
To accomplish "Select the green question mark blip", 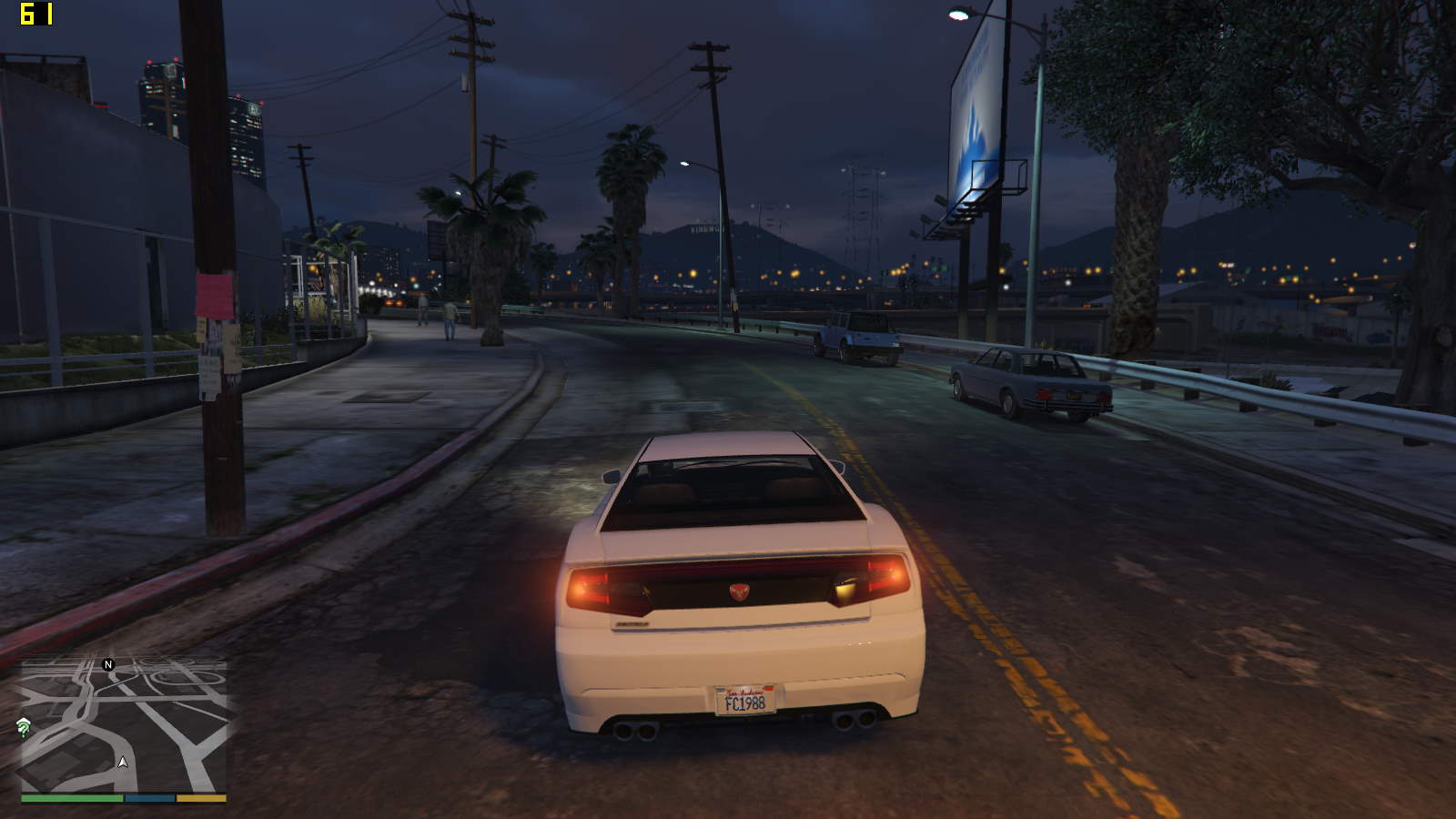I will click(24, 726).
